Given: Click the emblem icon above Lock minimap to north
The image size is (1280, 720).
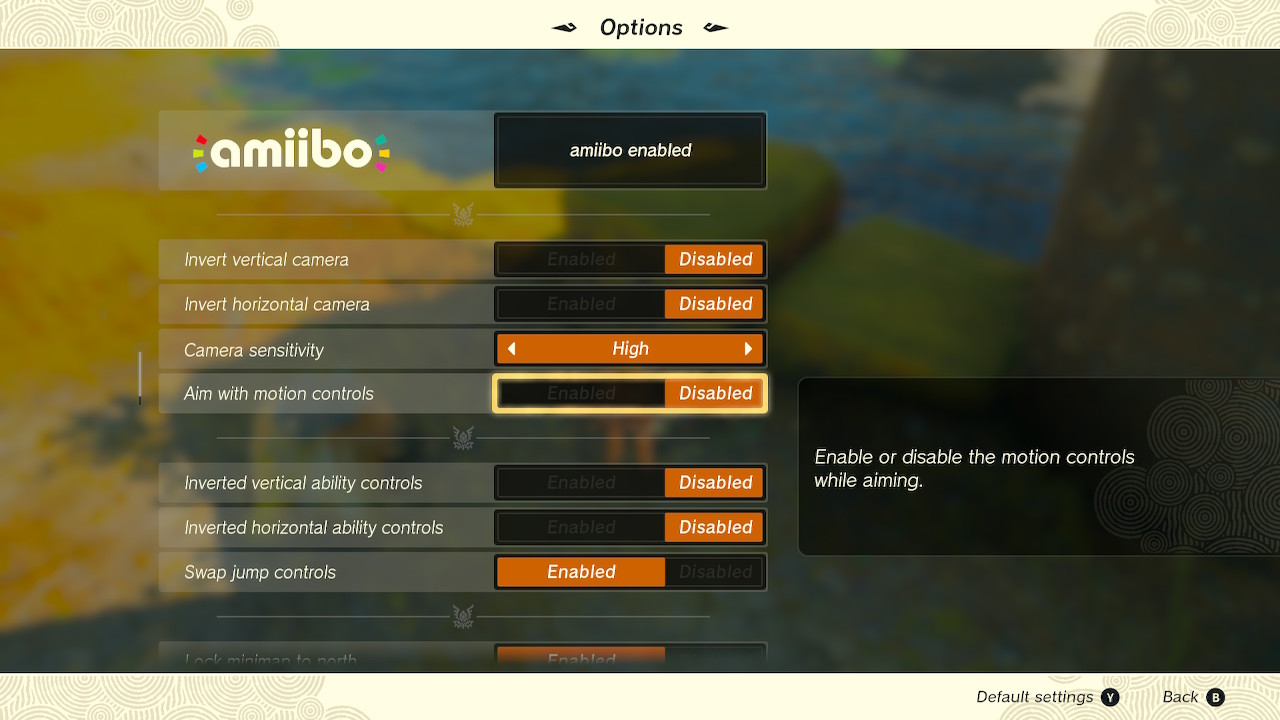Looking at the screenshot, I should click(x=462, y=617).
